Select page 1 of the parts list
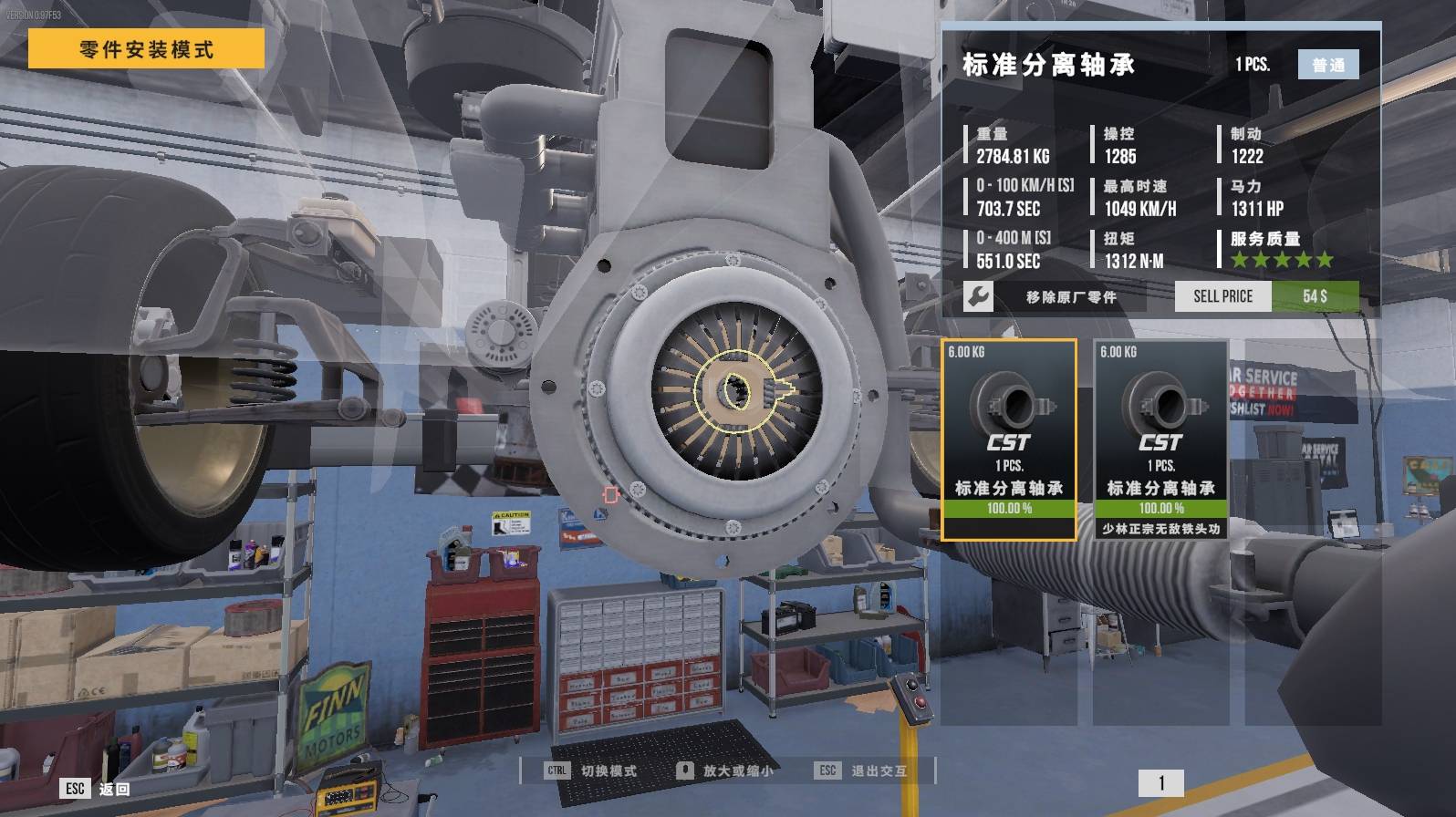Image resolution: width=1456 pixels, height=817 pixels. [x=1160, y=783]
